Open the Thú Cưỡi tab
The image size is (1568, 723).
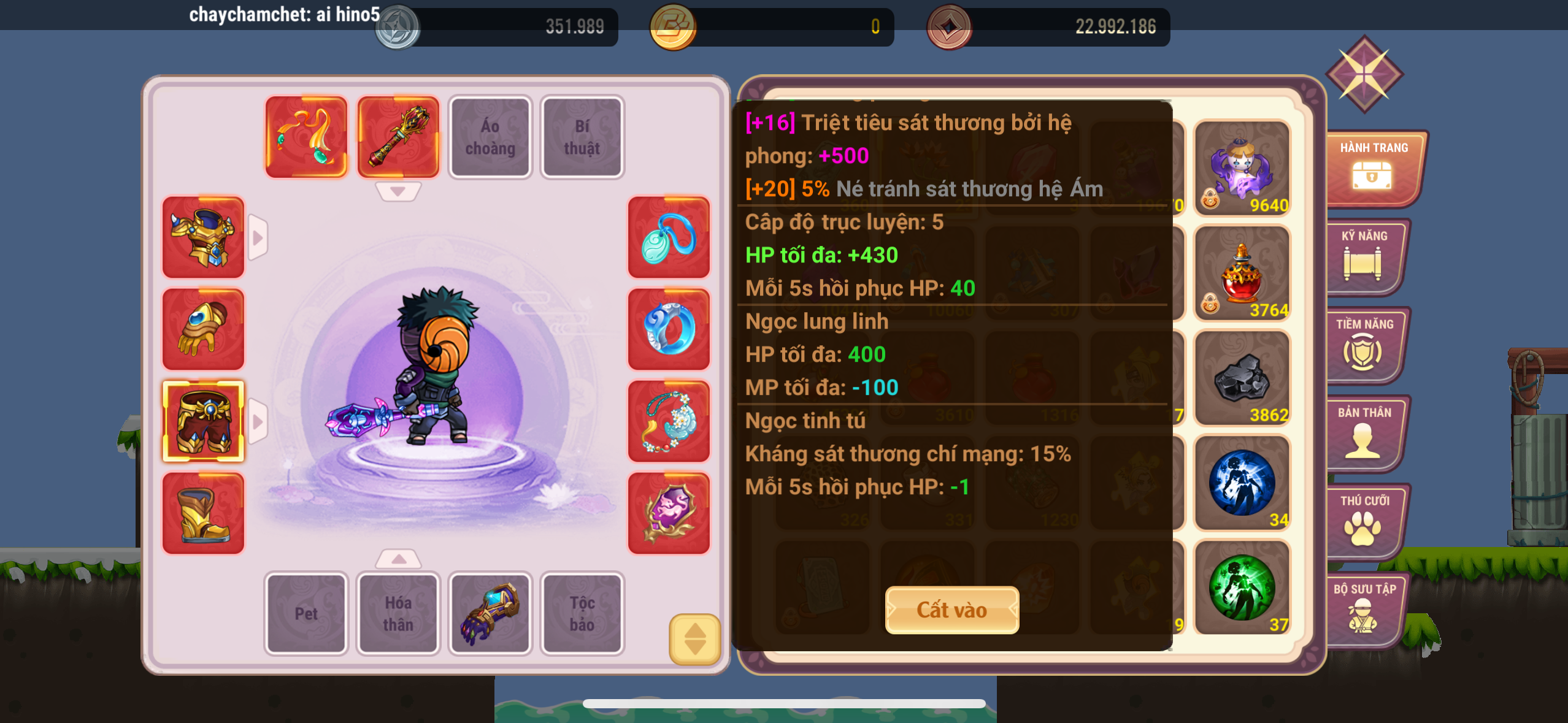[x=1364, y=521]
